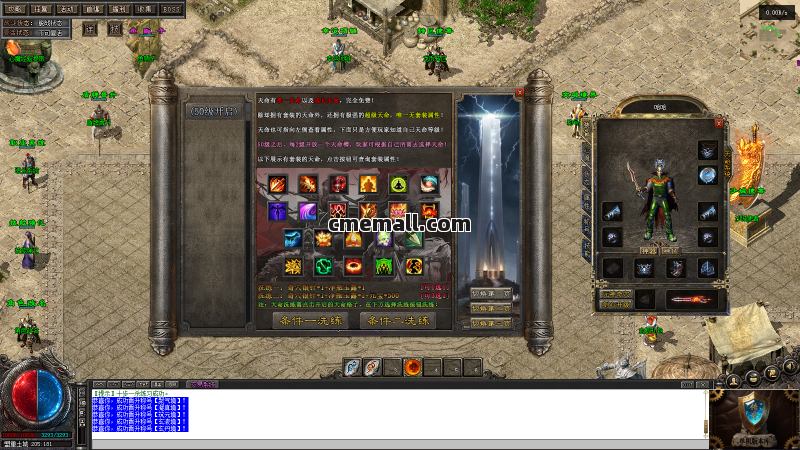
Task: Close the destiny skill dialog window
Action: [x=519, y=93]
